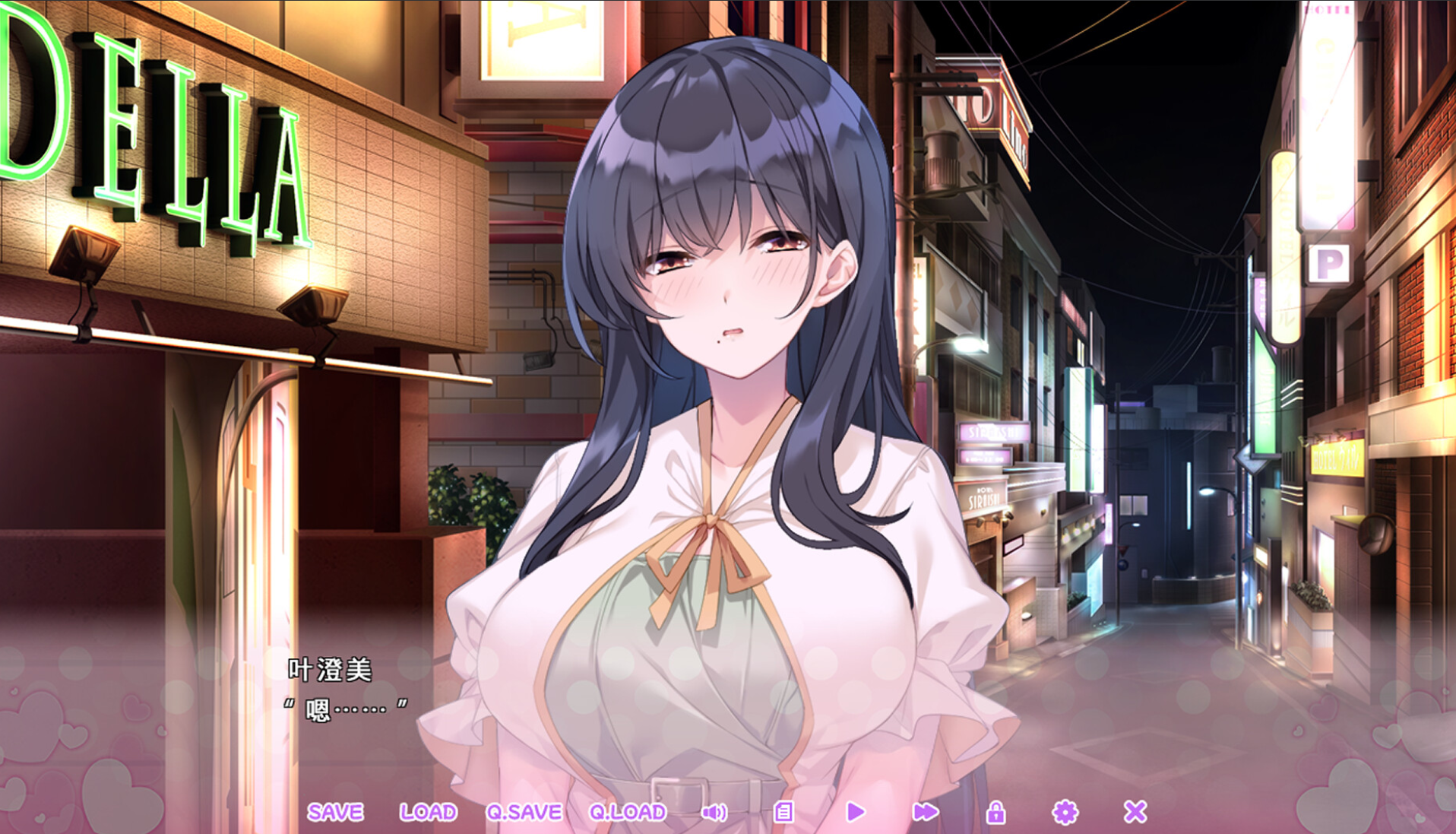Open the save menu via SAVE

(x=337, y=812)
